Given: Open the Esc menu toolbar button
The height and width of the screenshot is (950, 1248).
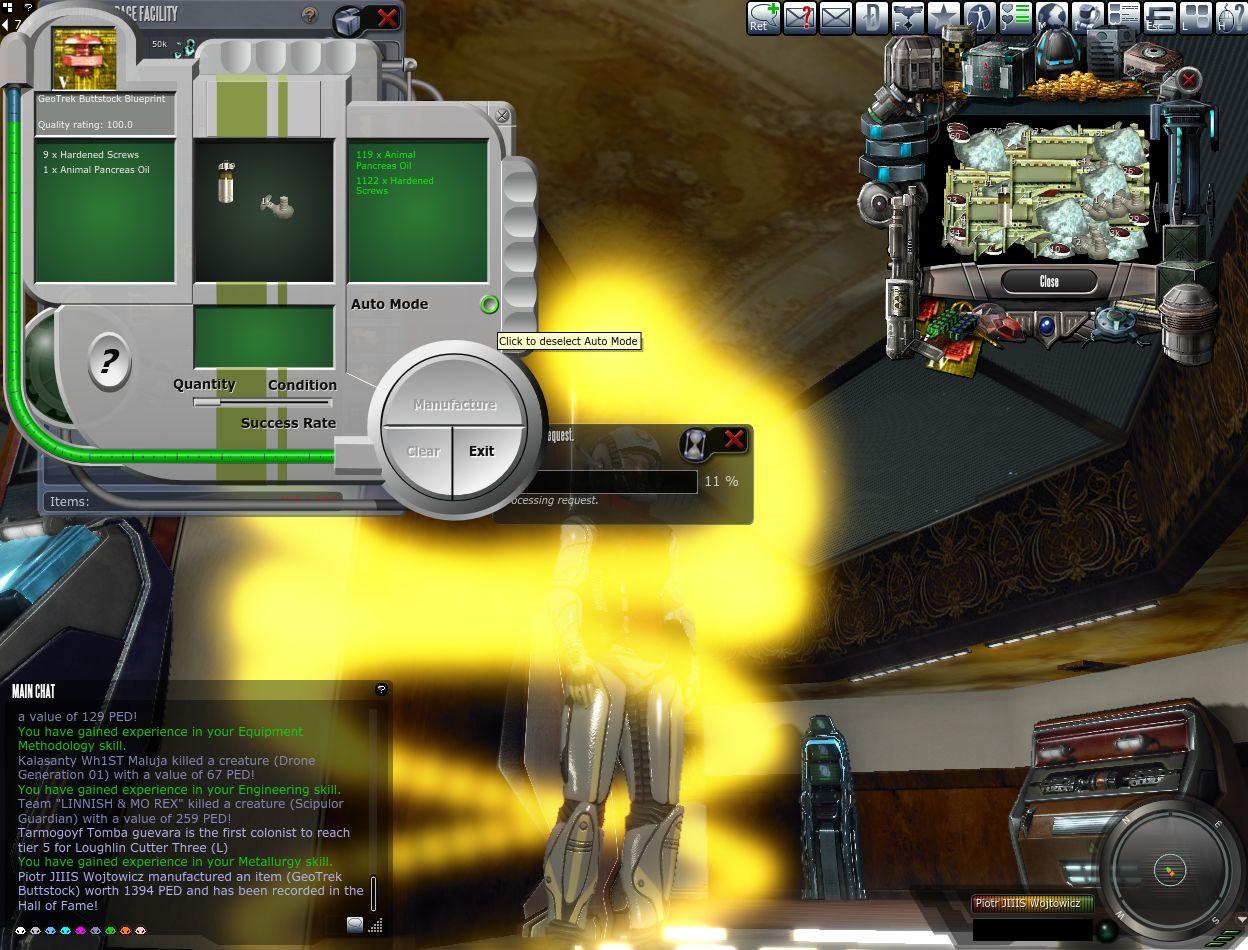Looking at the screenshot, I should click(1159, 18).
